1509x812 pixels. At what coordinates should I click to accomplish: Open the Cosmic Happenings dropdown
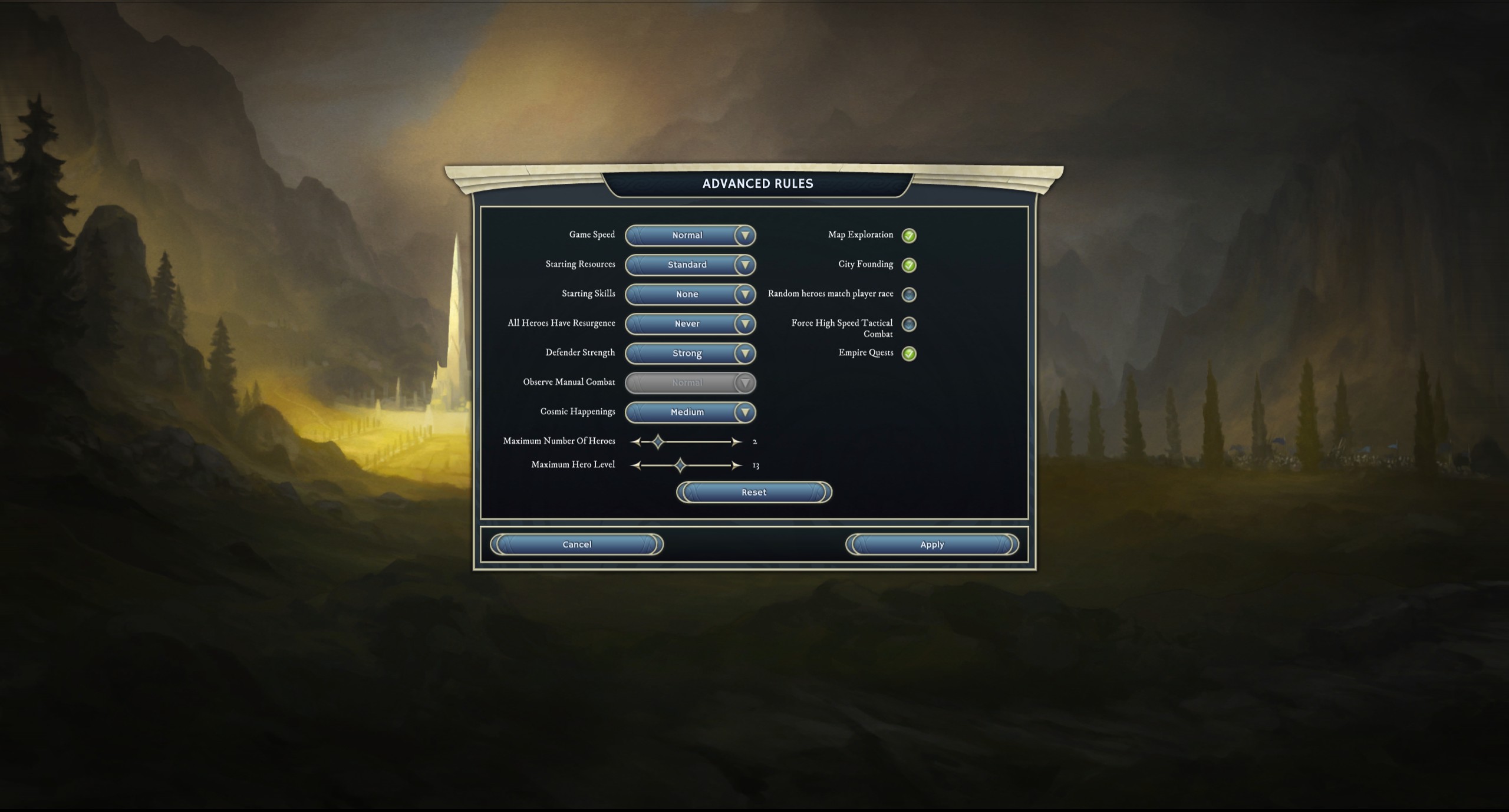pyautogui.click(x=690, y=412)
